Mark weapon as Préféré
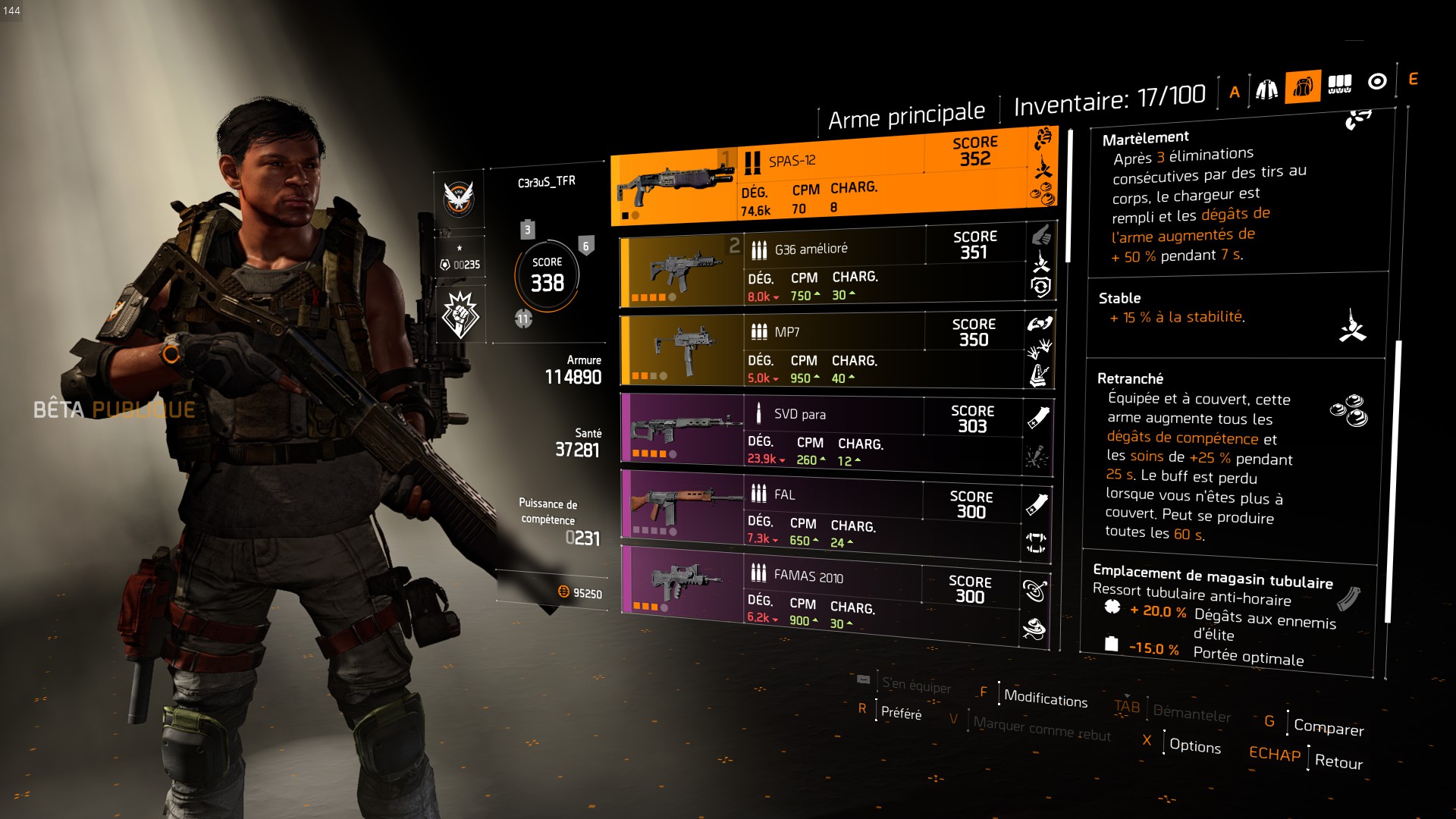 pos(901,713)
